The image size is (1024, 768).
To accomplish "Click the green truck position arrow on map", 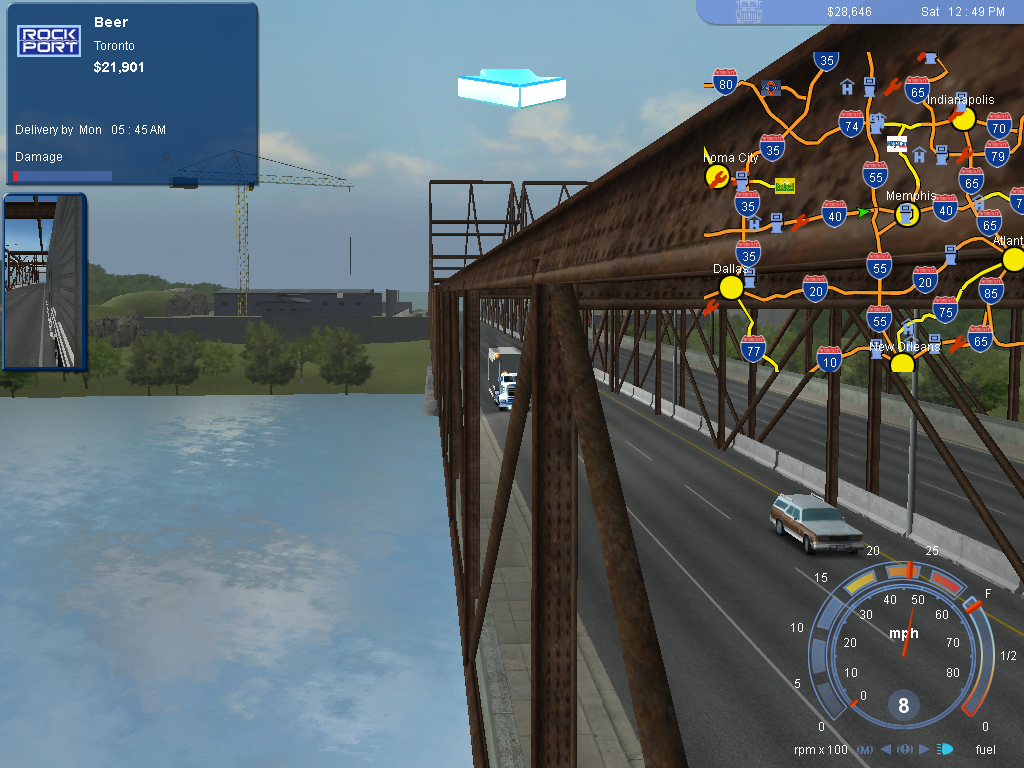I will [x=864, y=212].
